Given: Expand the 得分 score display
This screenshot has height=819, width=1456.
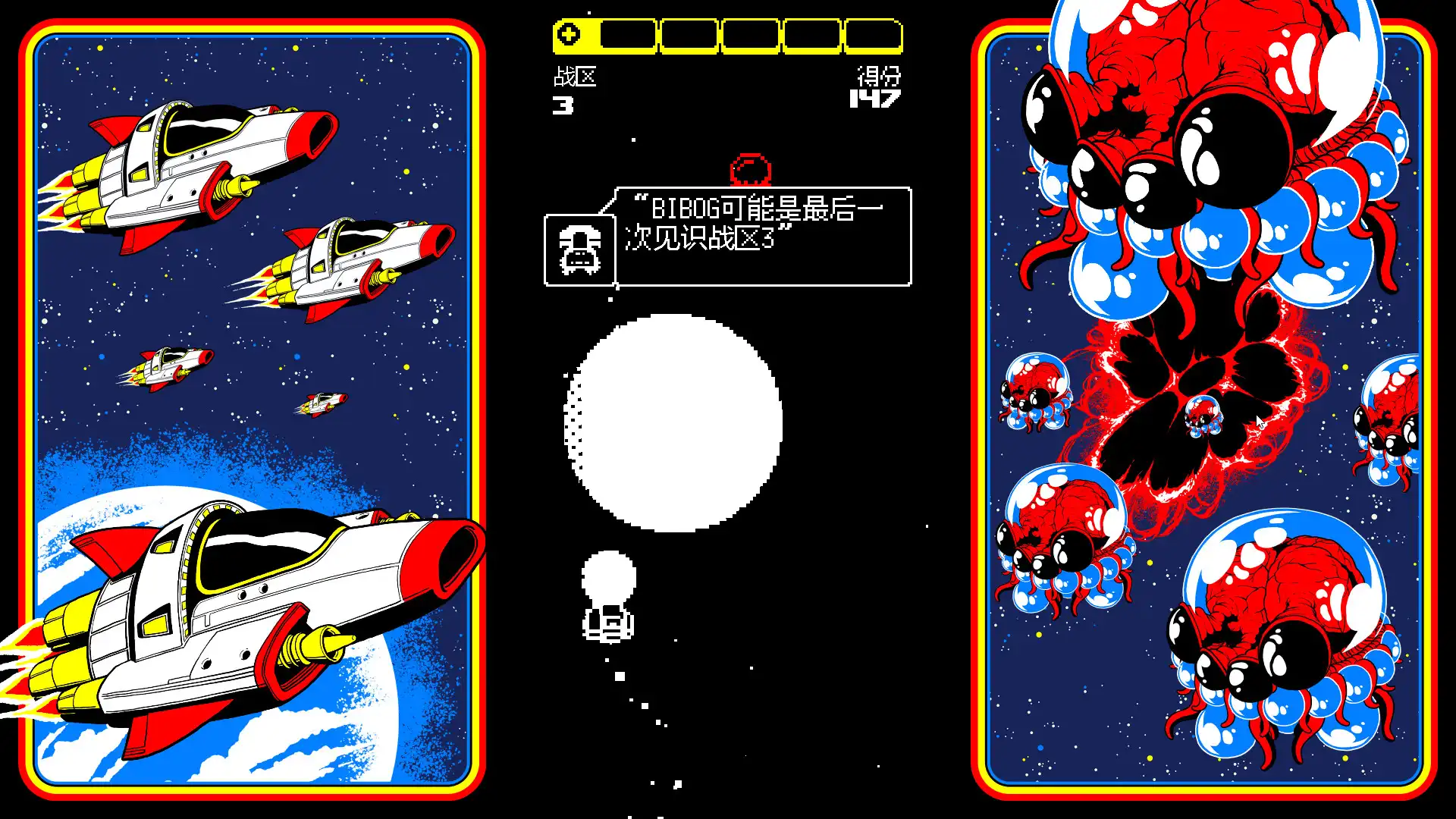Looking at the screenshot, I should 880,79.
